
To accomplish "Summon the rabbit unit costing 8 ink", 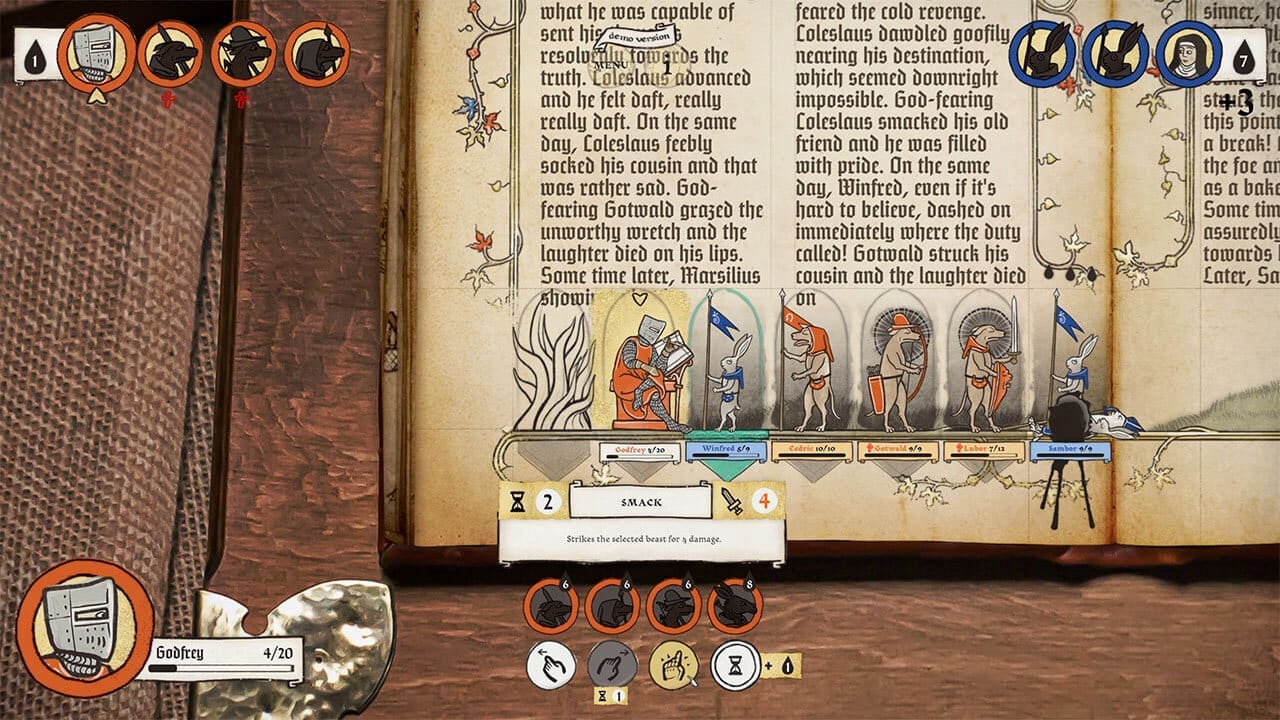I will pos(735,606).
